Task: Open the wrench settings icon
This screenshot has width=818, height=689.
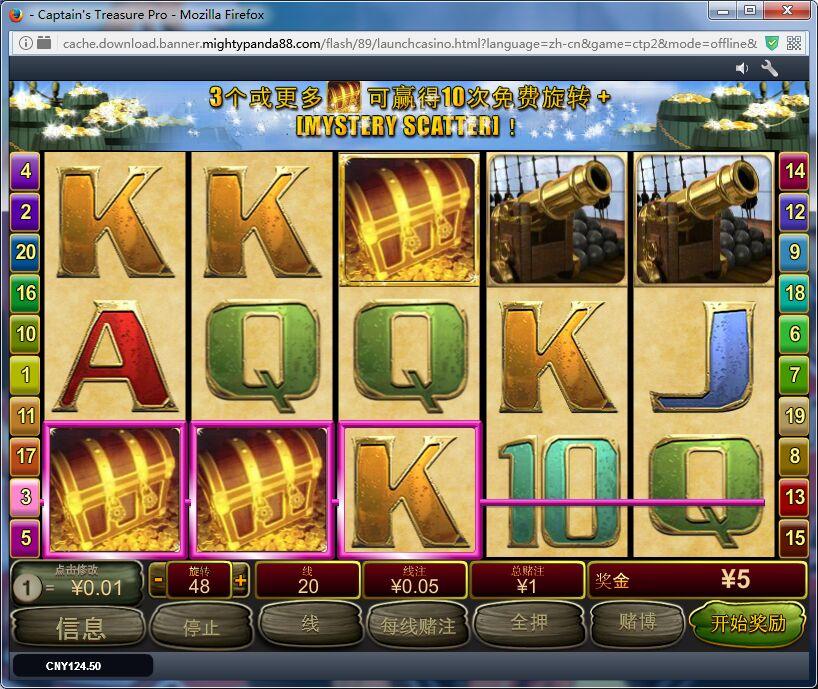Action: 770,68
